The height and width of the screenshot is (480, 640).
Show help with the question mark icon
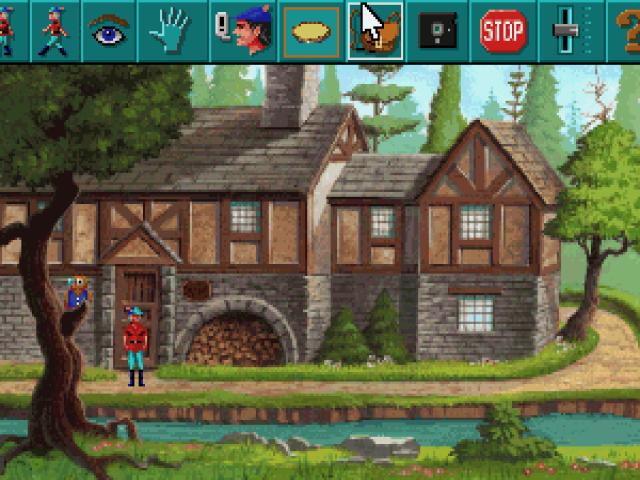(x=627, y=31)
